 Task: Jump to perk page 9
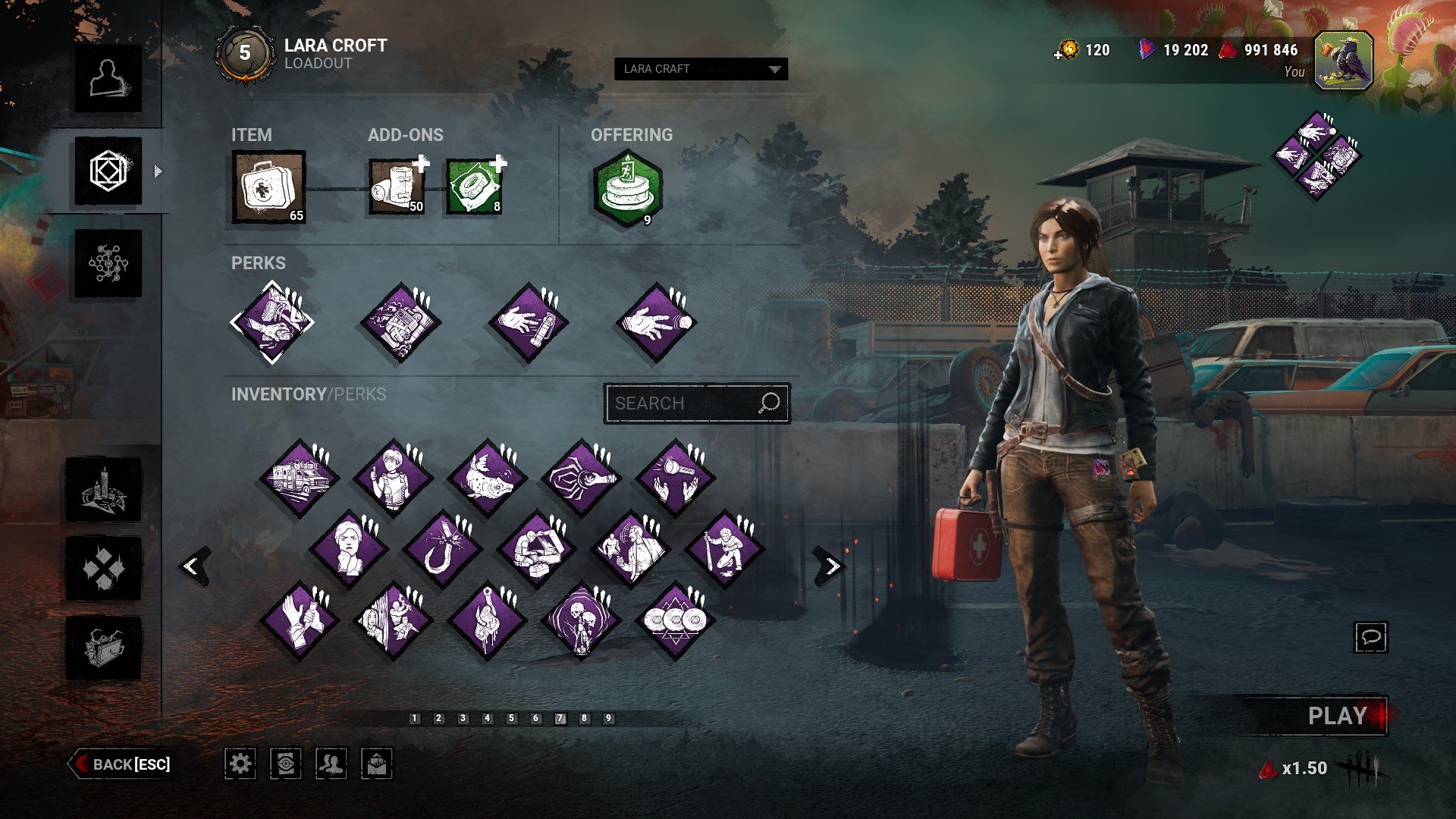pos(608,718)
